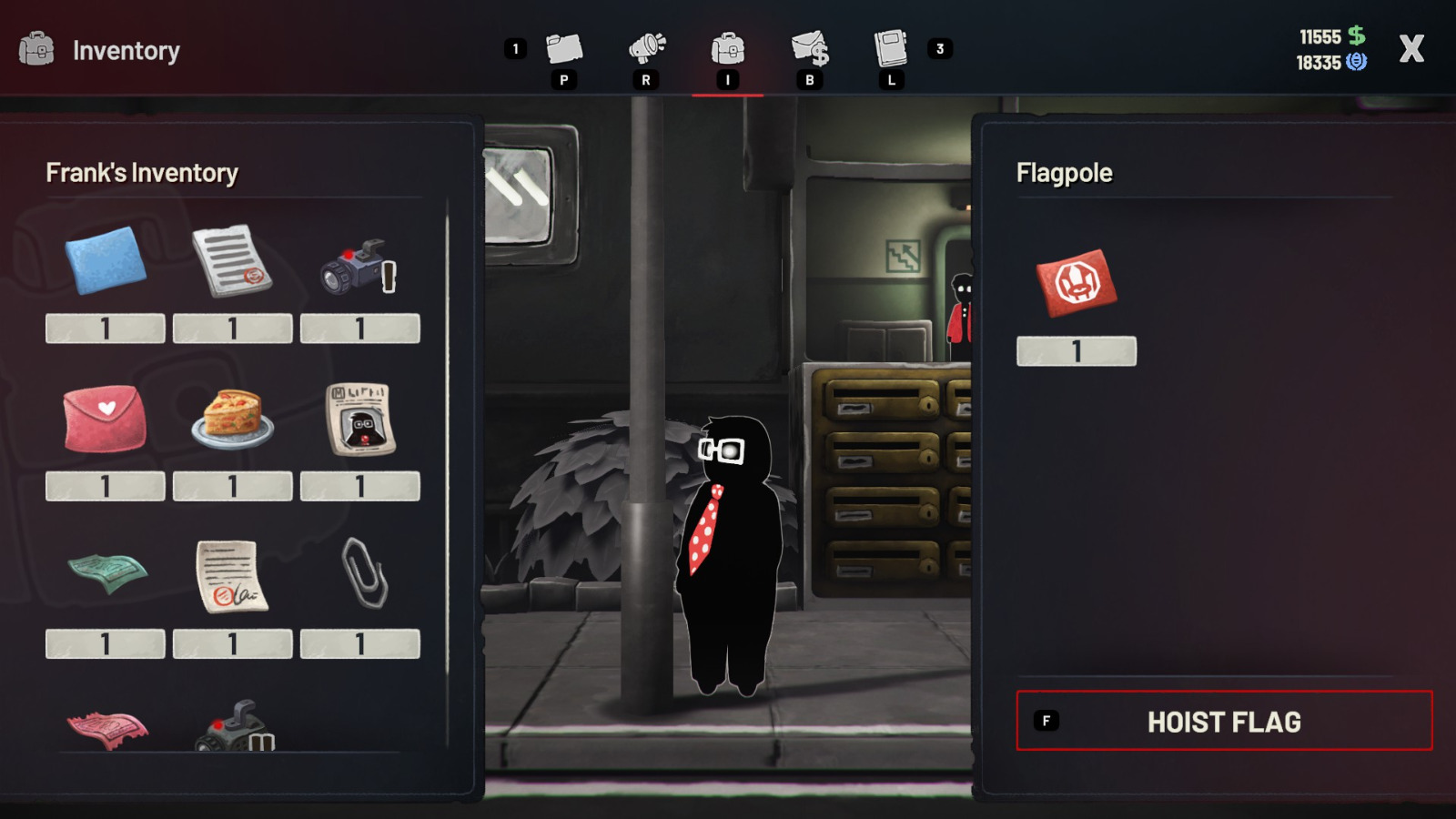Switch to the briefcase inventory tab
The image size is (1456, 819).
pyautogui.click(x=727, y=49)
